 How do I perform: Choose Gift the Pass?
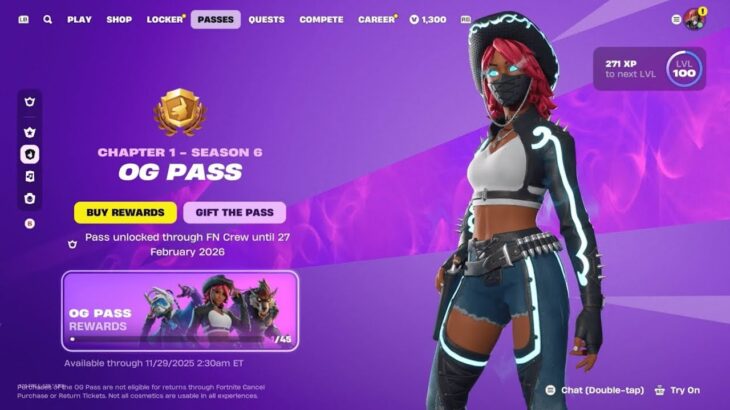tap(234, 212)
